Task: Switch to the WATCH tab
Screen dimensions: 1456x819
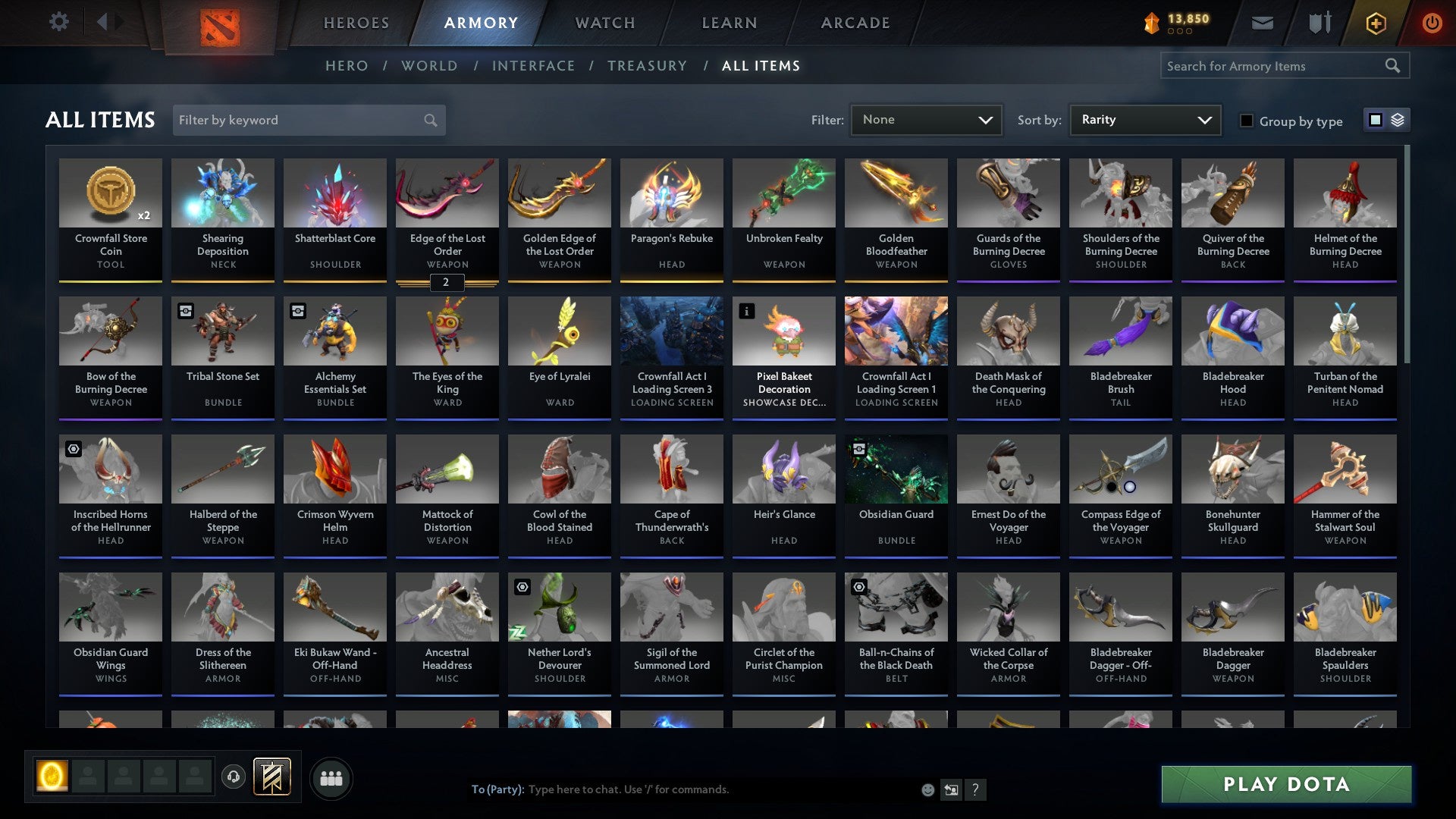Action: (x=604, y=23)
